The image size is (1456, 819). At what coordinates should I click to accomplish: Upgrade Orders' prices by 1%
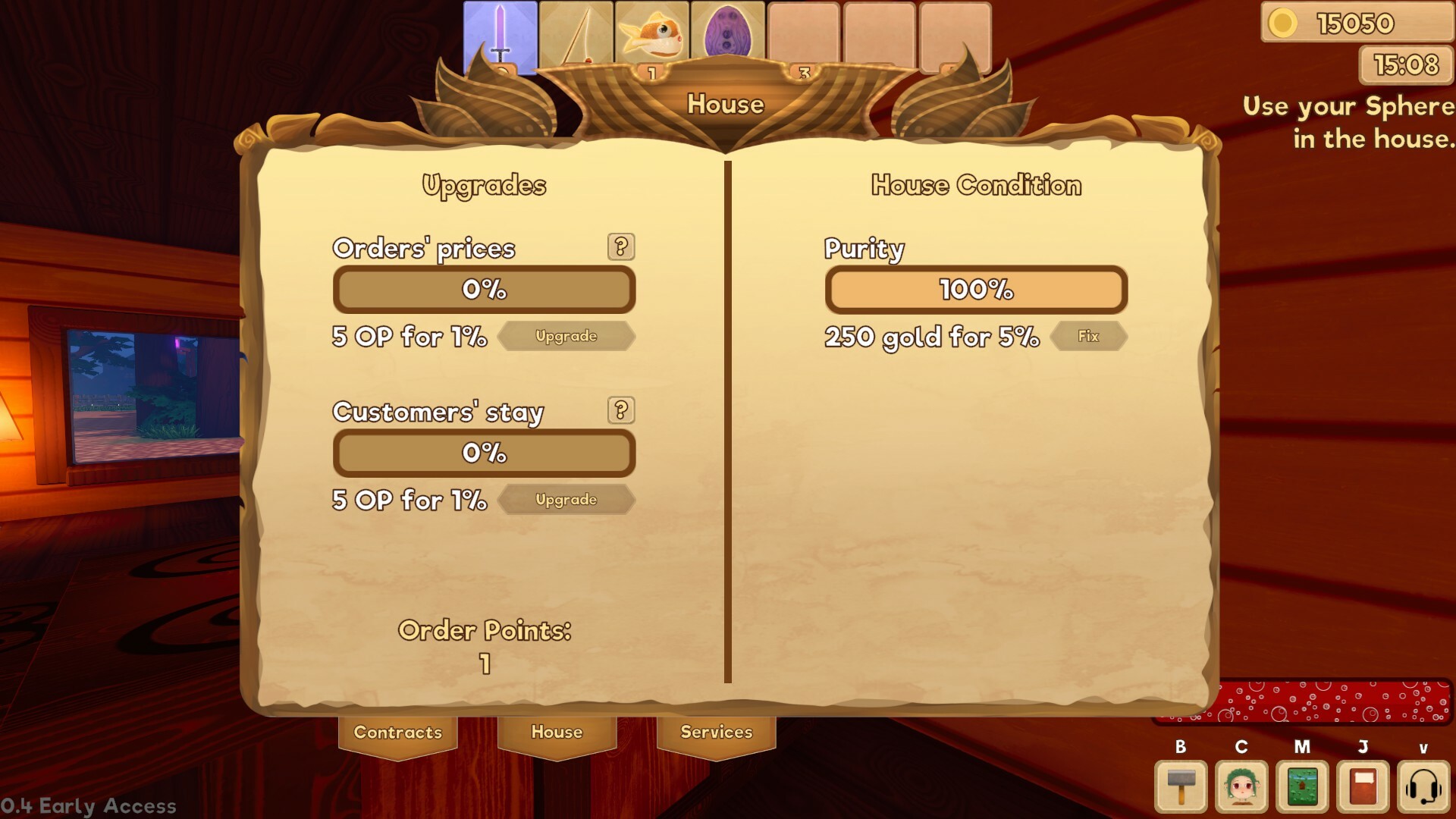[566, 336]
